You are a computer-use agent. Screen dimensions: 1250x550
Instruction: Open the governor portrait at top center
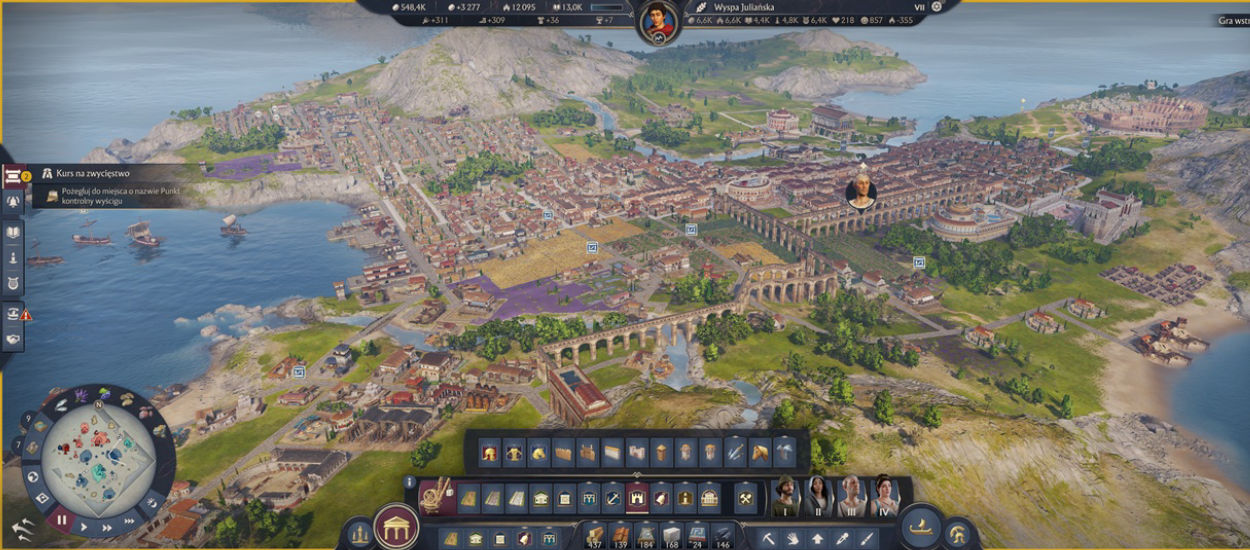(659, 20)
